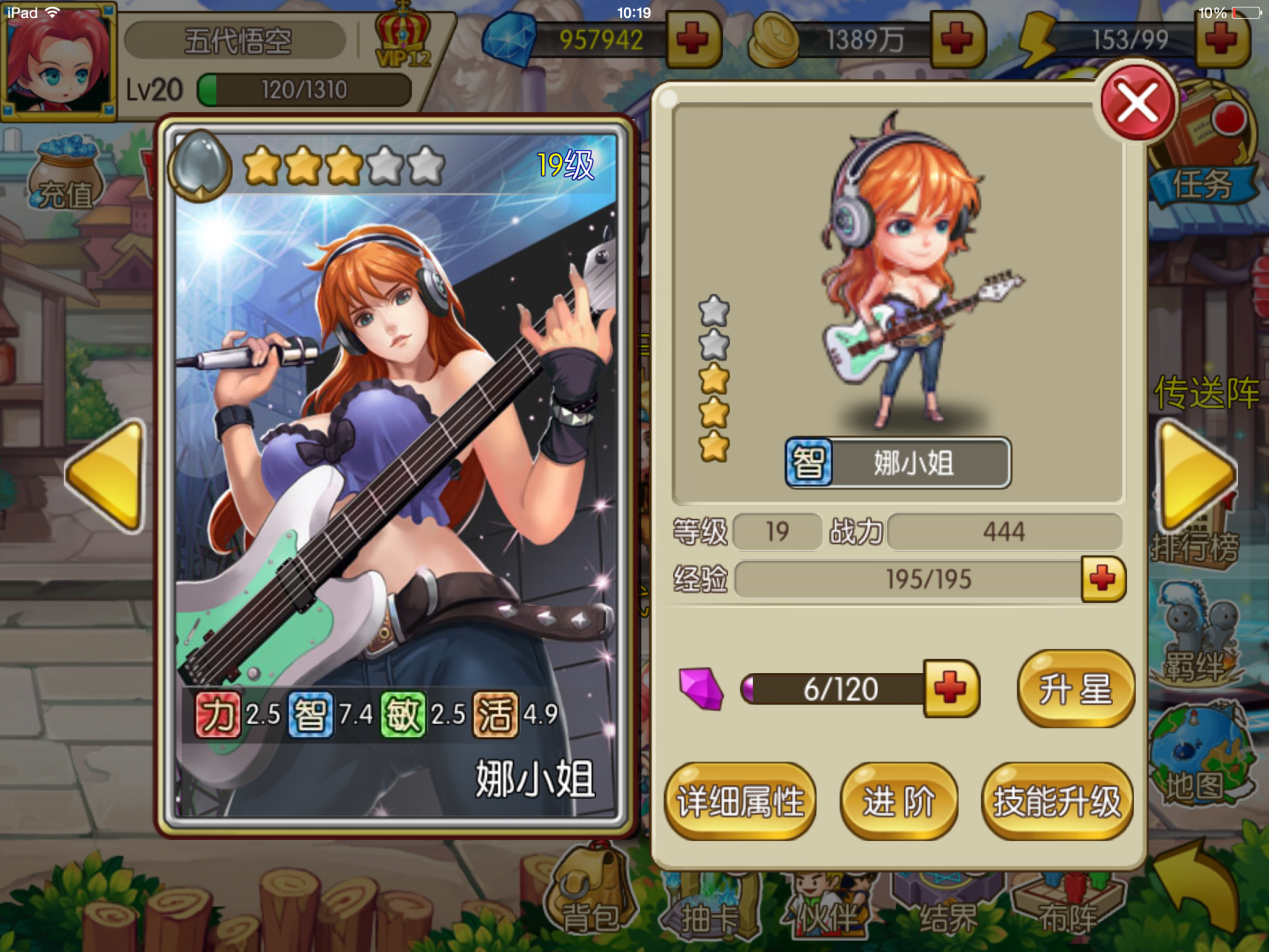
Task: Open 技能升级 skill upgrade
Action: click(x=1057, y=801)
